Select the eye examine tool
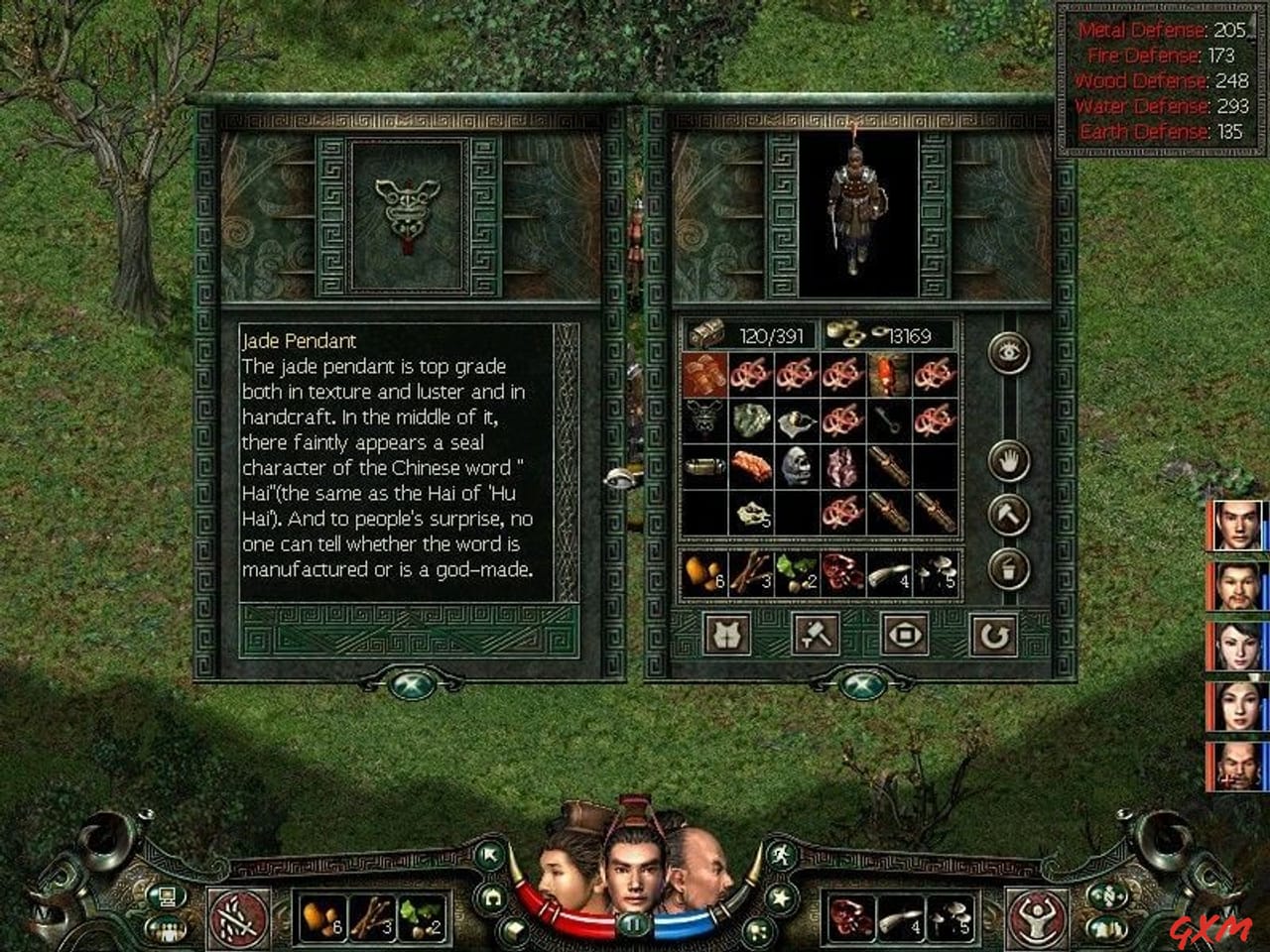Viewport: 1270px width, 952px height. pos(1008,353)
